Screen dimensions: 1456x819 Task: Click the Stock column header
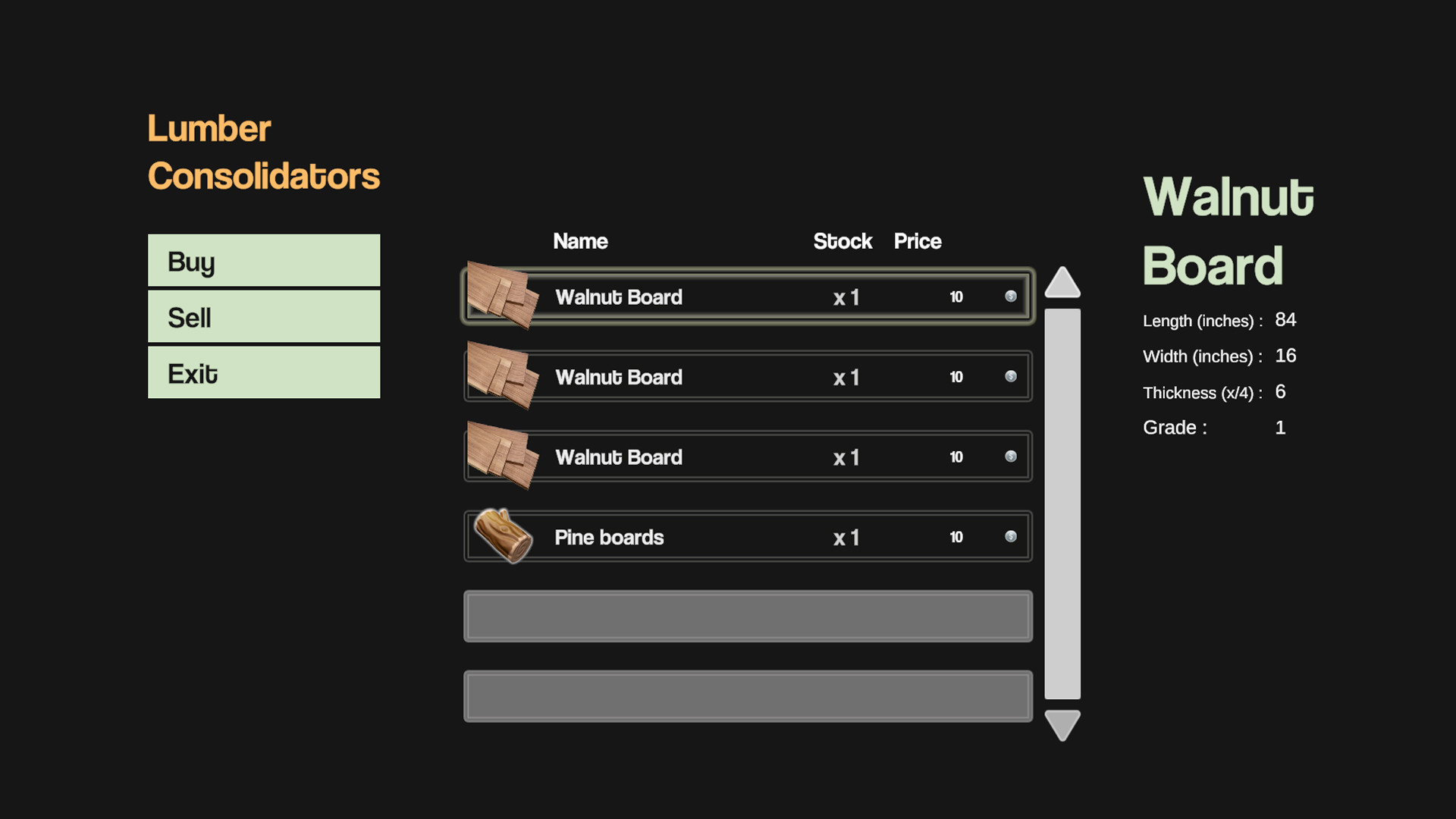[x=843, y=241]
